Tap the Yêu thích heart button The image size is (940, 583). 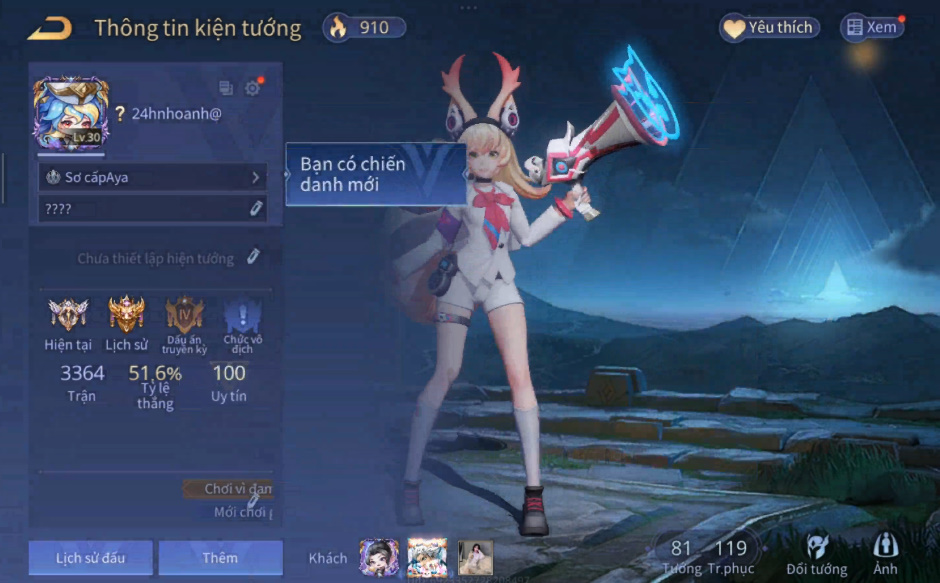coord(769,28)
